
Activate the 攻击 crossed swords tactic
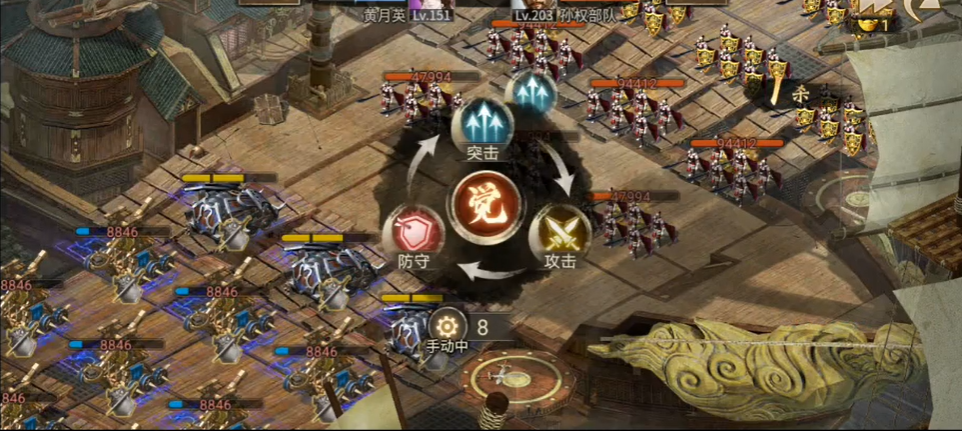(559, 232)
